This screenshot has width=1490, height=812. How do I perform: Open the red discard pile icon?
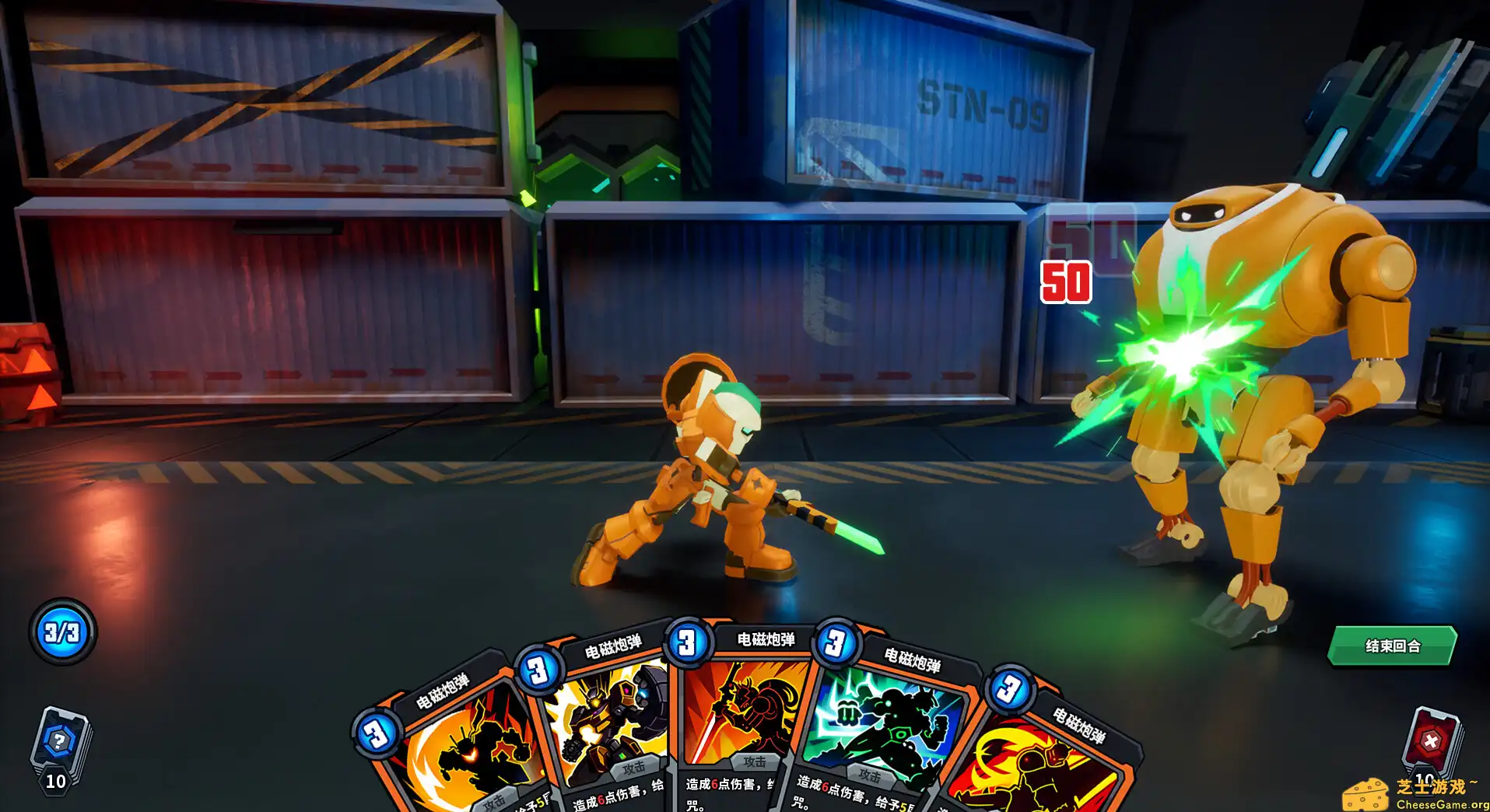point(1430,740)
